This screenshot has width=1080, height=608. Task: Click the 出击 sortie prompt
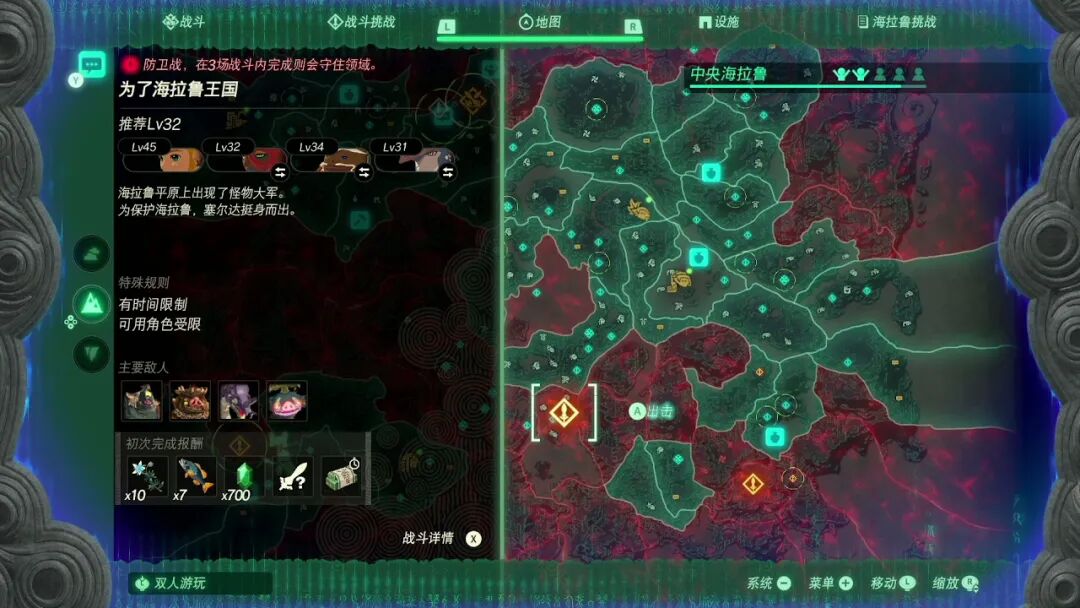coord(650,410)
